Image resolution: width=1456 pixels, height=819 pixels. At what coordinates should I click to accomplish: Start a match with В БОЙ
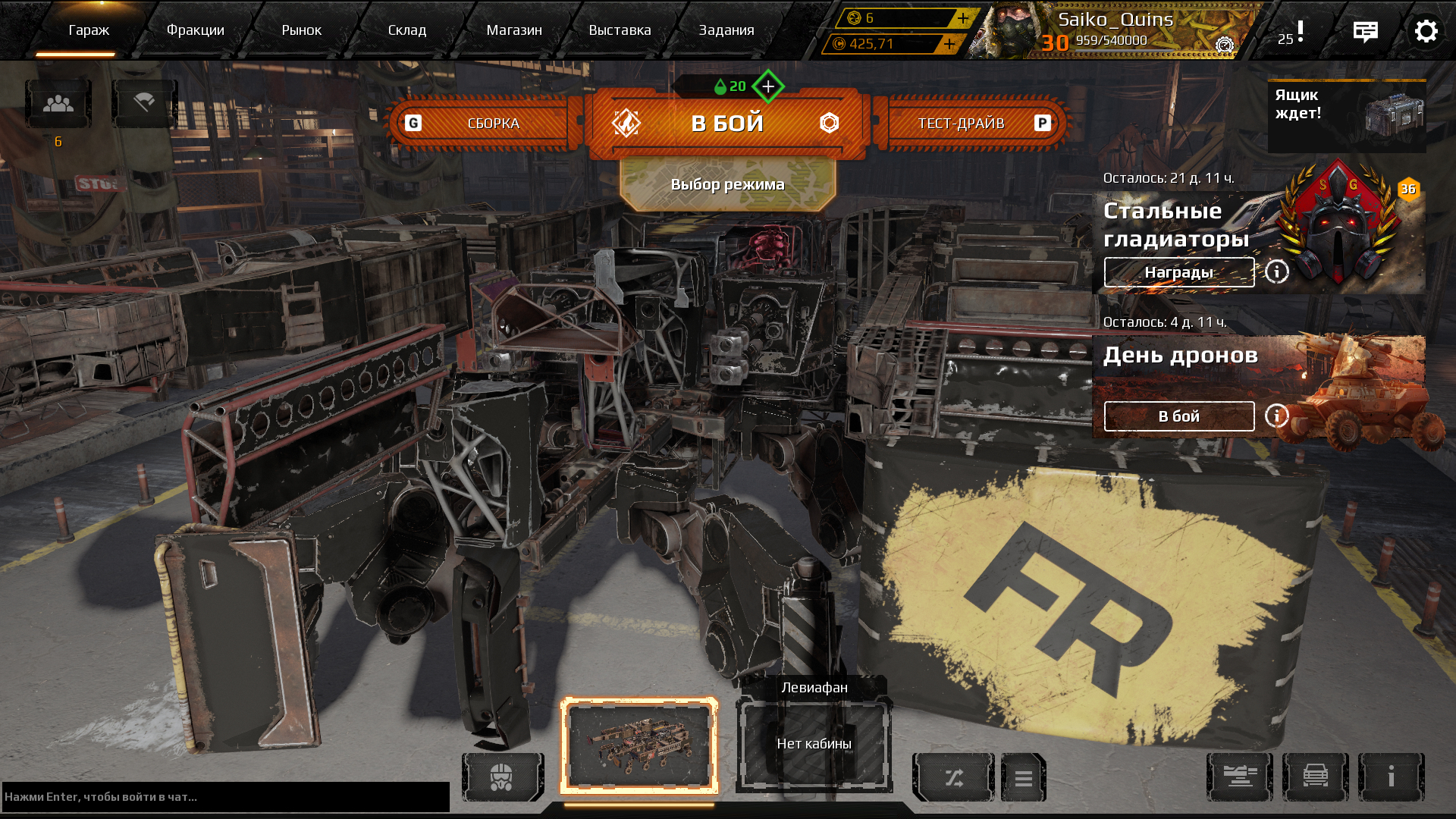pos(726,123)
